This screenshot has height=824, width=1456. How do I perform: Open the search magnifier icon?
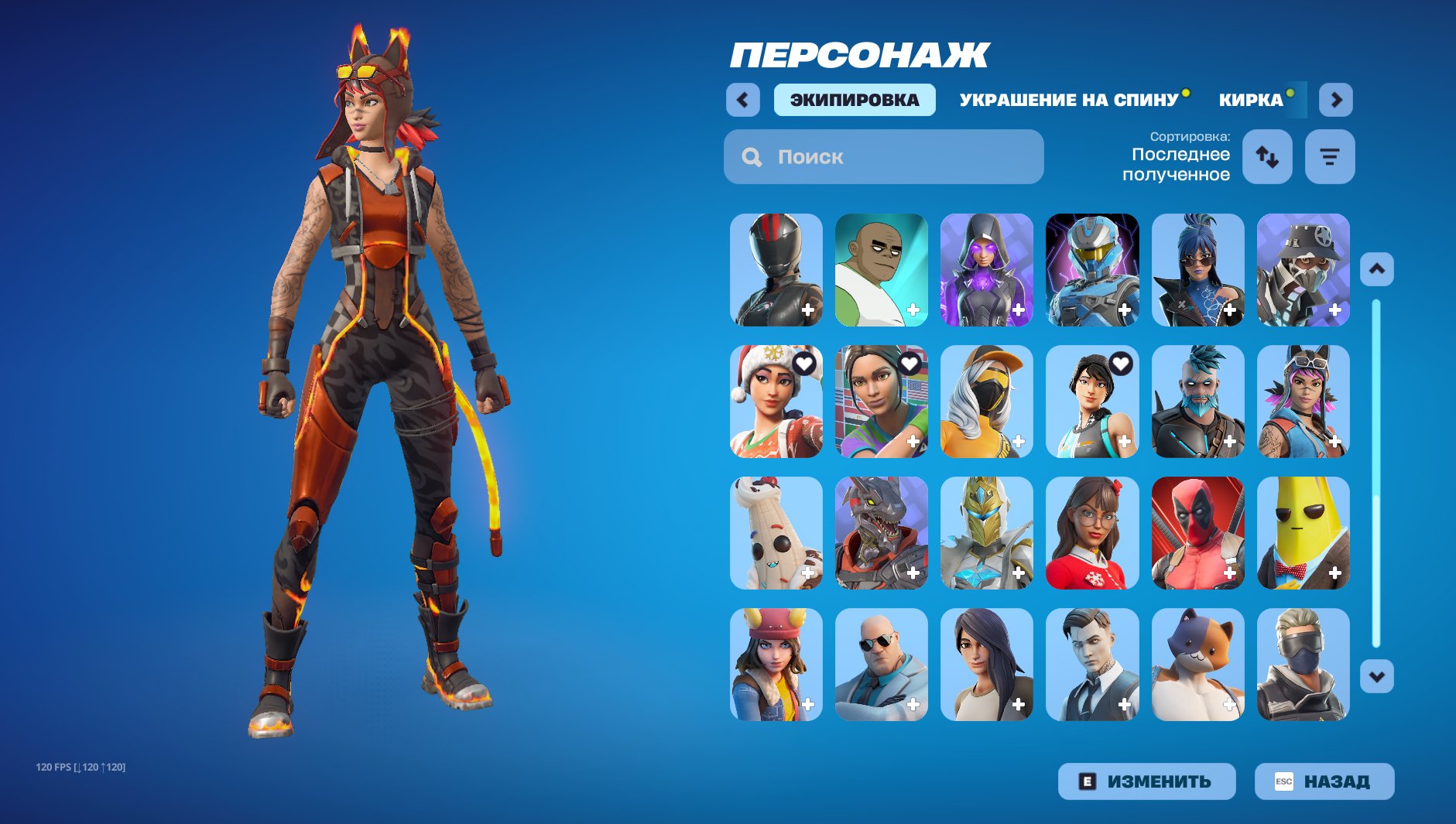tap(750, 157)
